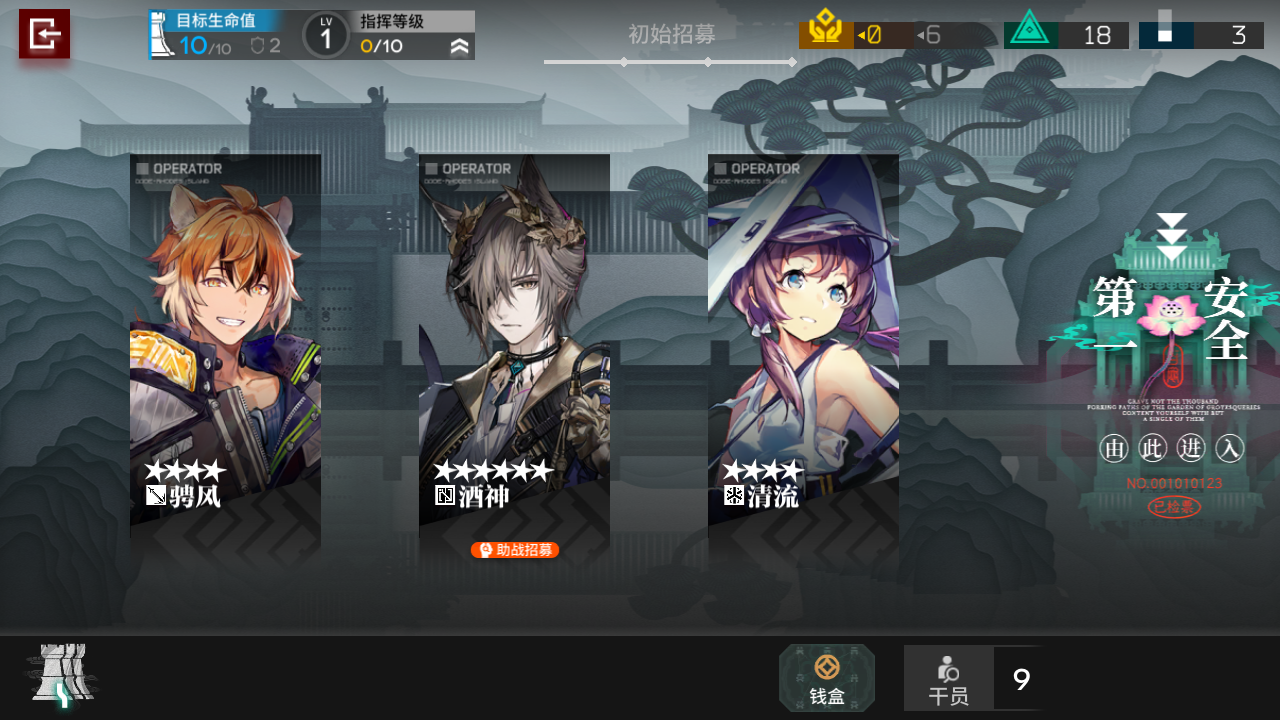Click the 初始招募 header title
1280x720 pixels.
670,35
